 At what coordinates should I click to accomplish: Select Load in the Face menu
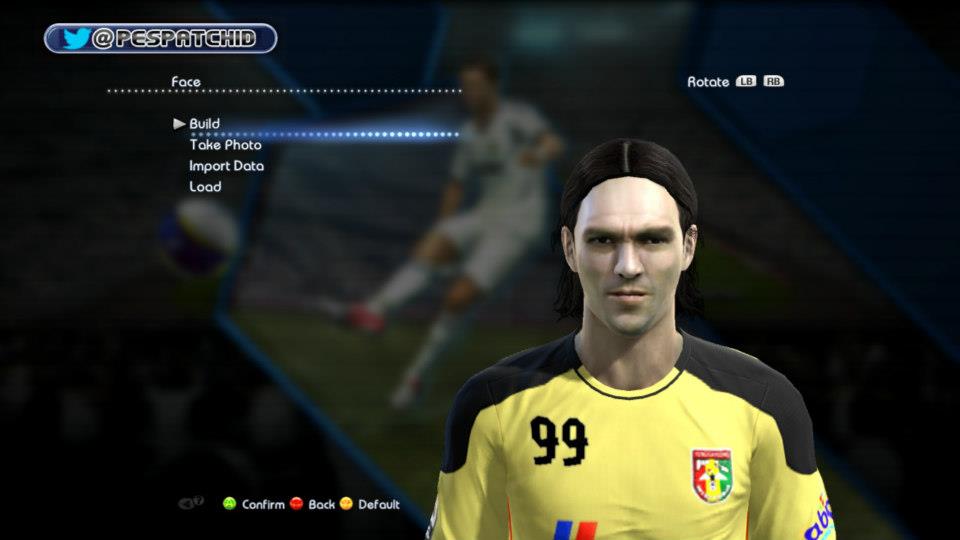(x=205, y=187)
